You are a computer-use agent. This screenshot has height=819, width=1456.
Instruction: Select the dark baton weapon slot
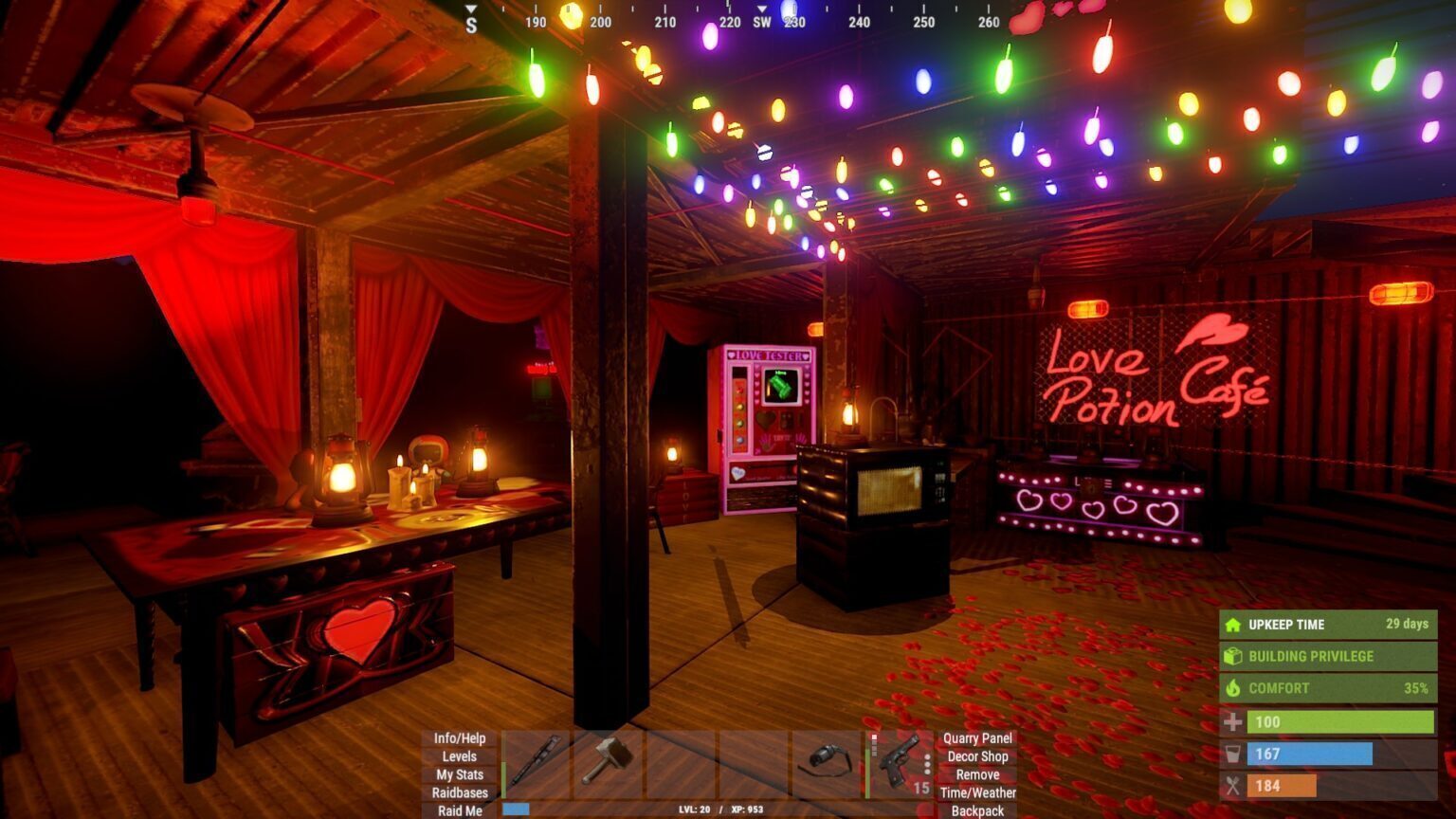coord(536,762)
